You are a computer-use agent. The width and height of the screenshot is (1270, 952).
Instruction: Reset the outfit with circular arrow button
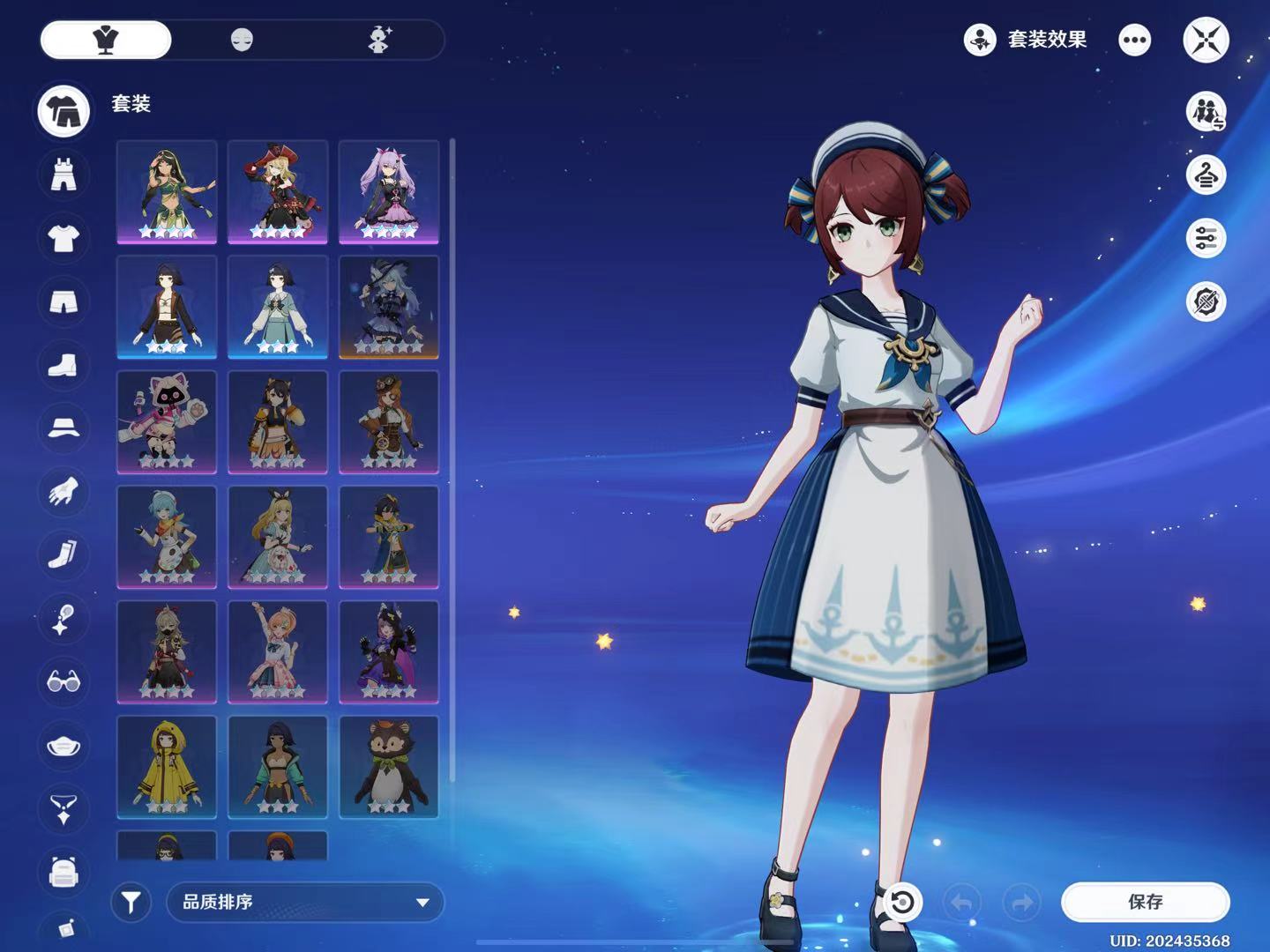click(901, 902)
